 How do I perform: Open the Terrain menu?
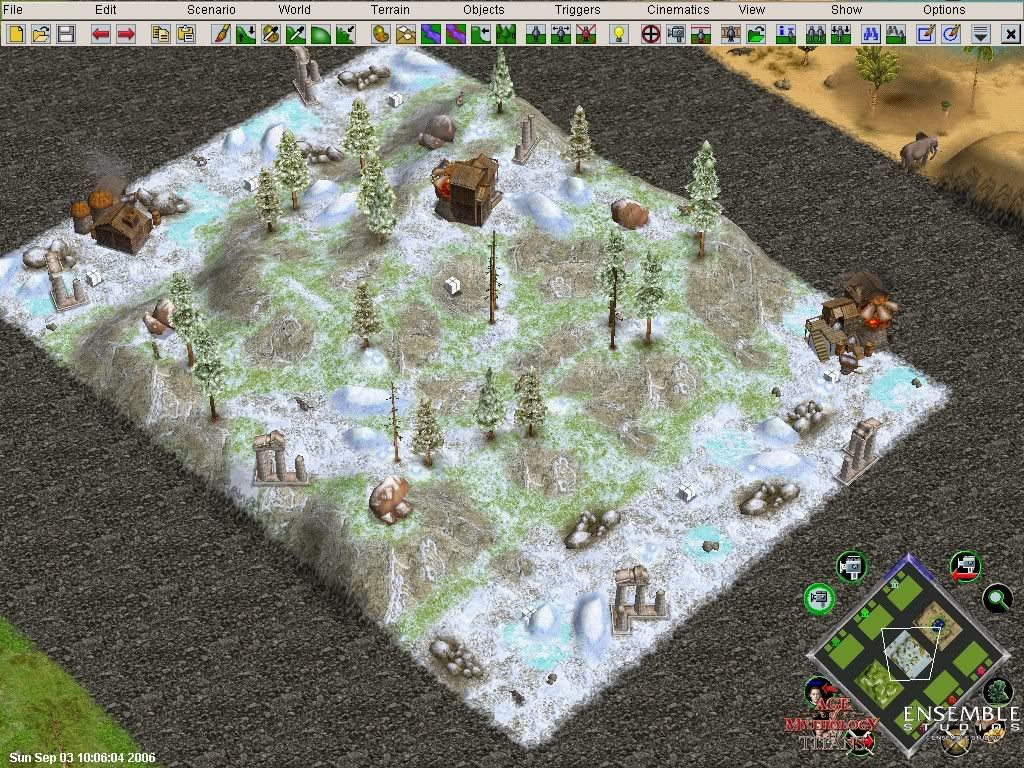tap(390, 10)
